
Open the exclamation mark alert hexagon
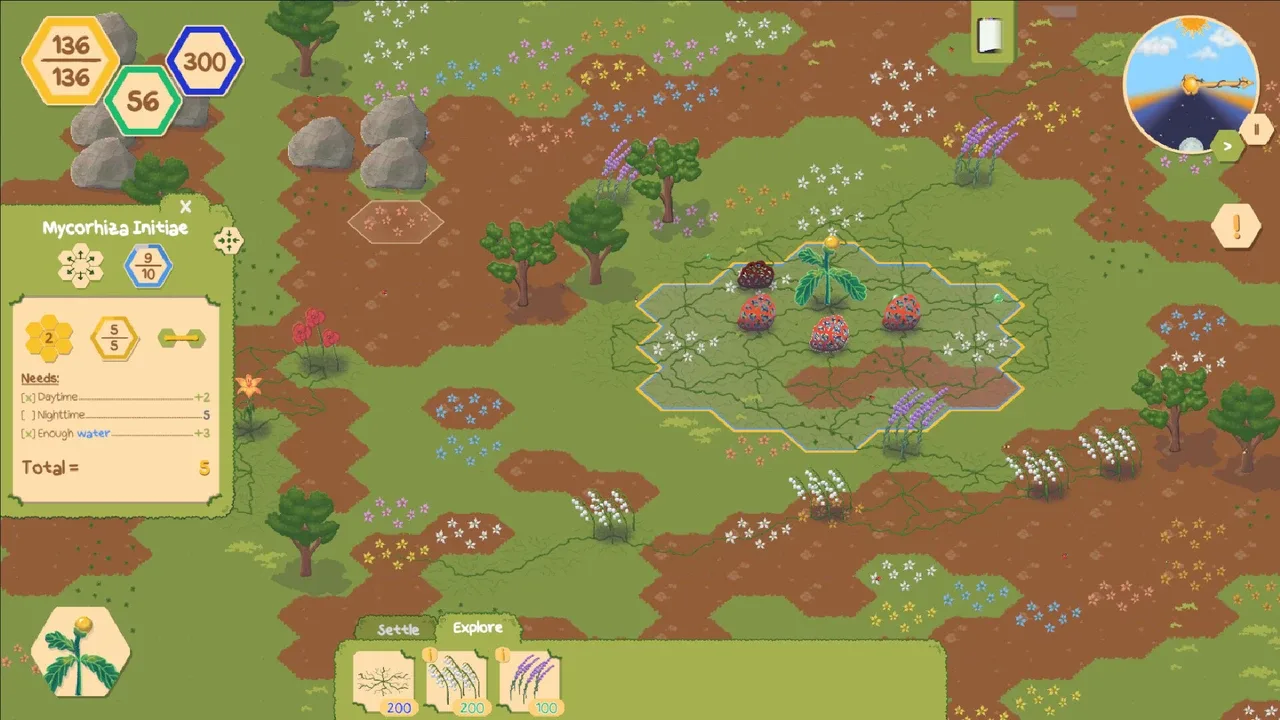click(x=1236, y=227)
